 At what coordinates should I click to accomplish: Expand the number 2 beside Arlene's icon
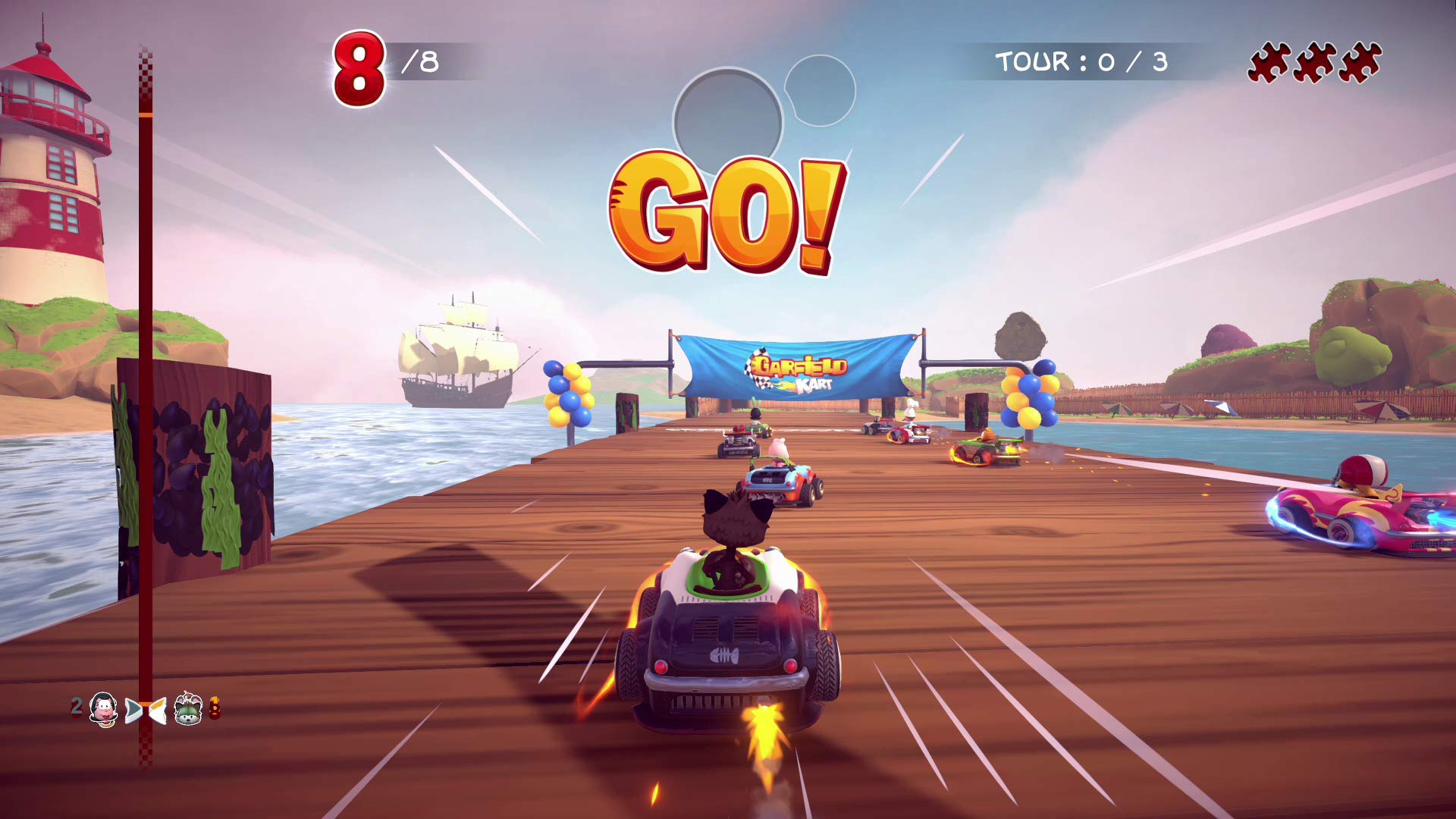(76, 707)
